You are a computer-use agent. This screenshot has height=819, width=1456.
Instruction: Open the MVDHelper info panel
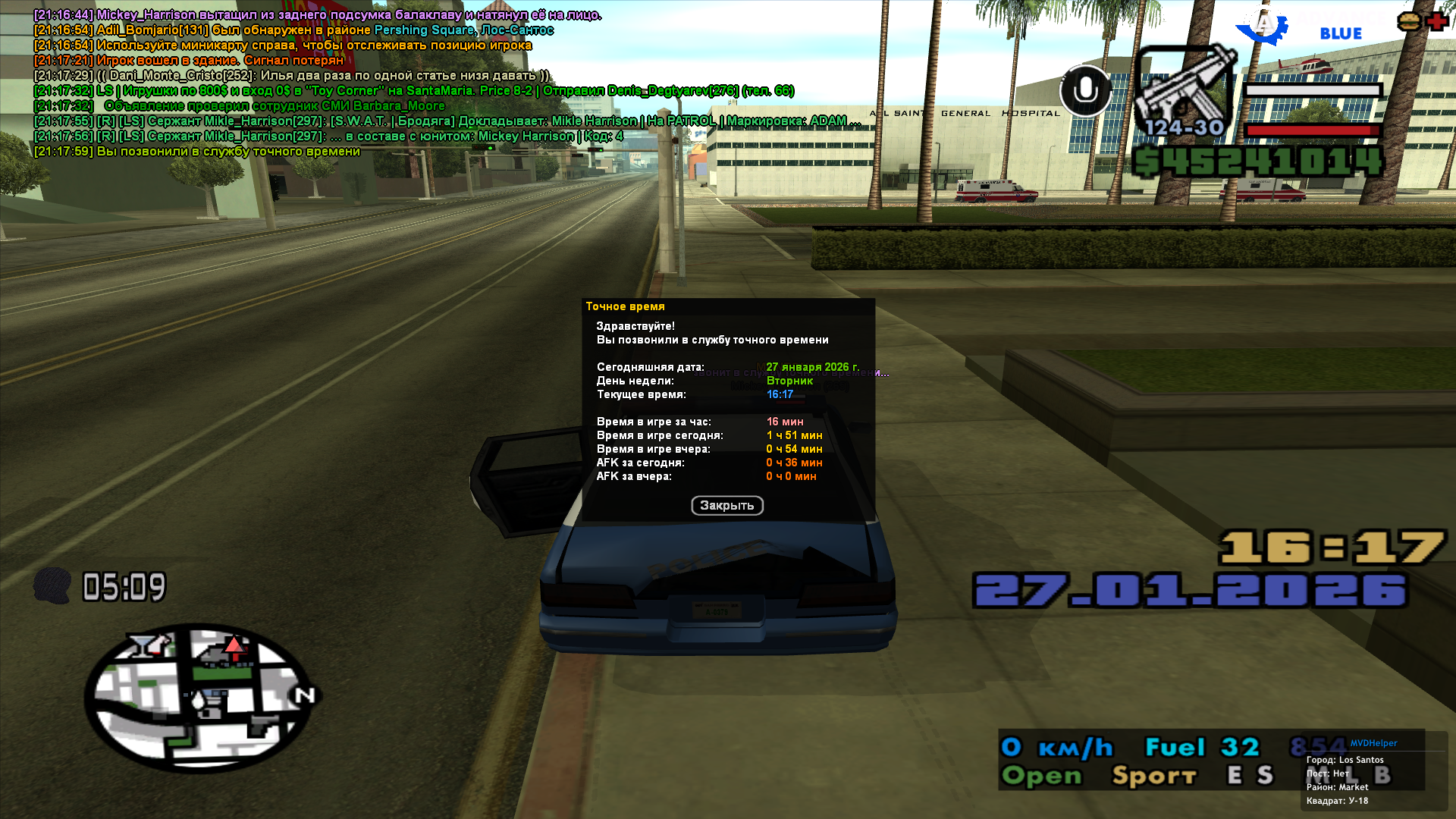(x=1373, y=743)
